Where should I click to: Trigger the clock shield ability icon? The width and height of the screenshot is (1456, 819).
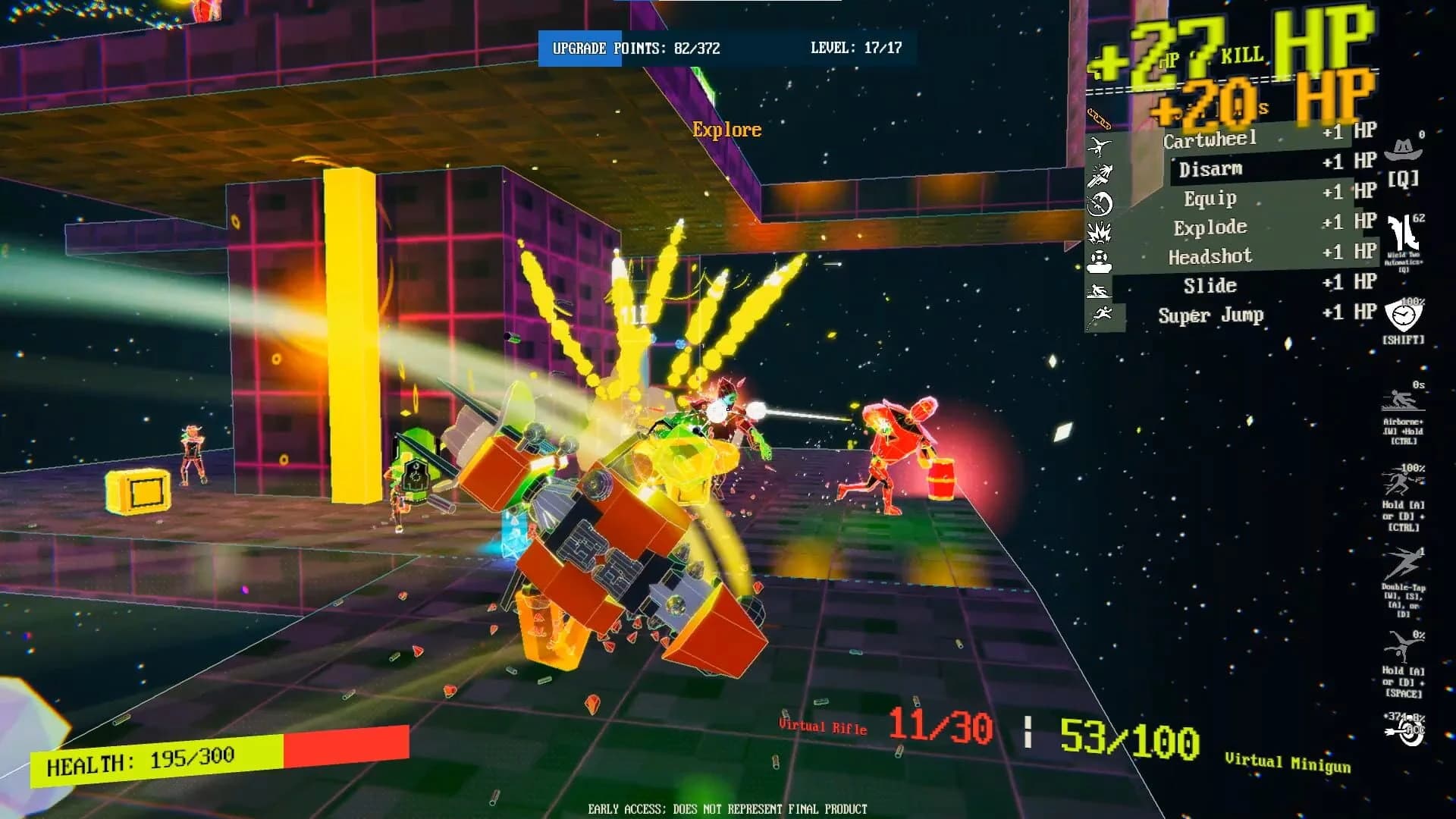point(1403,315)
